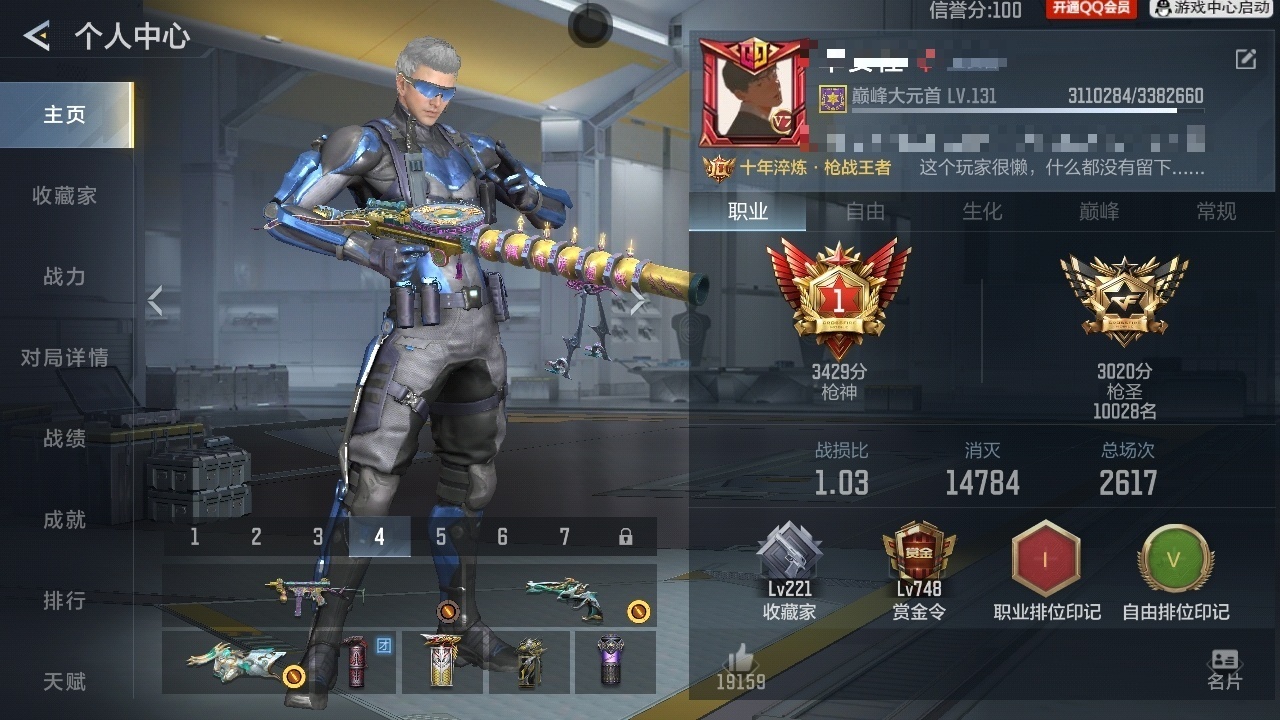The image size is (1280, 720).
Task: Click the edit profile pencil icon
Action: pos(1245,59)
